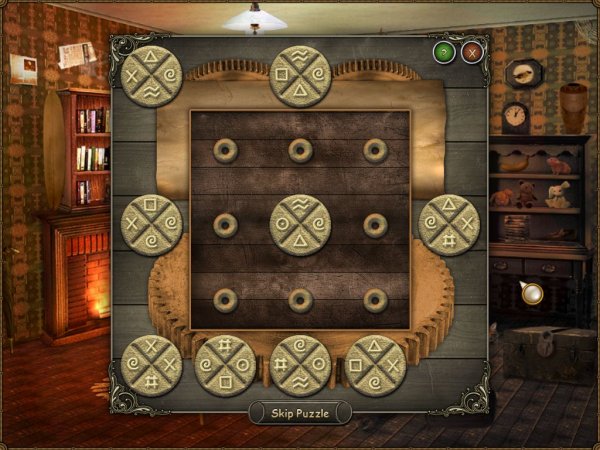Choose the disc with square above a swirl
600x450 pixels.
152,225
